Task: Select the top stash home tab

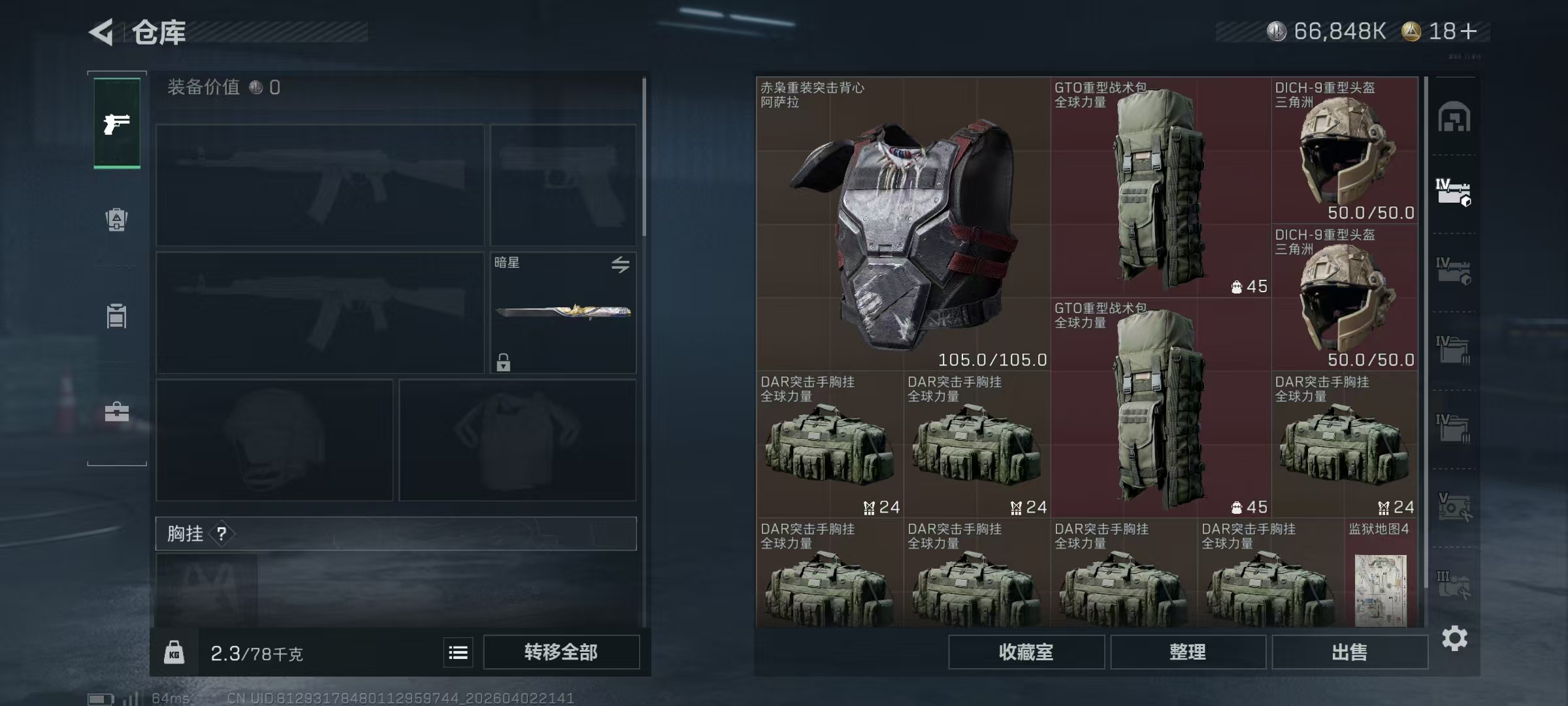Action: click(x=1454, y=118)
